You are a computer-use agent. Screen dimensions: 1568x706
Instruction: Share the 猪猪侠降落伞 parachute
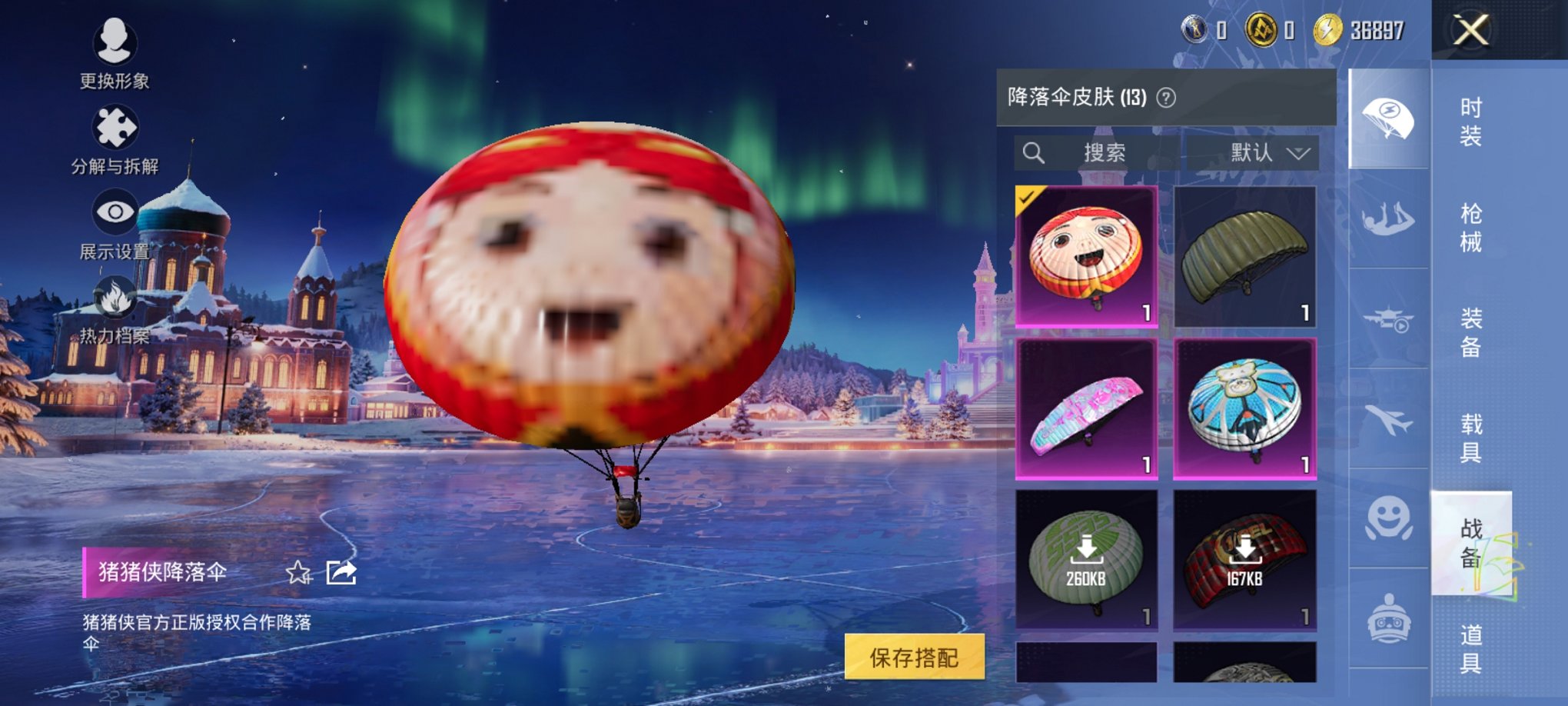click(340, 571)
